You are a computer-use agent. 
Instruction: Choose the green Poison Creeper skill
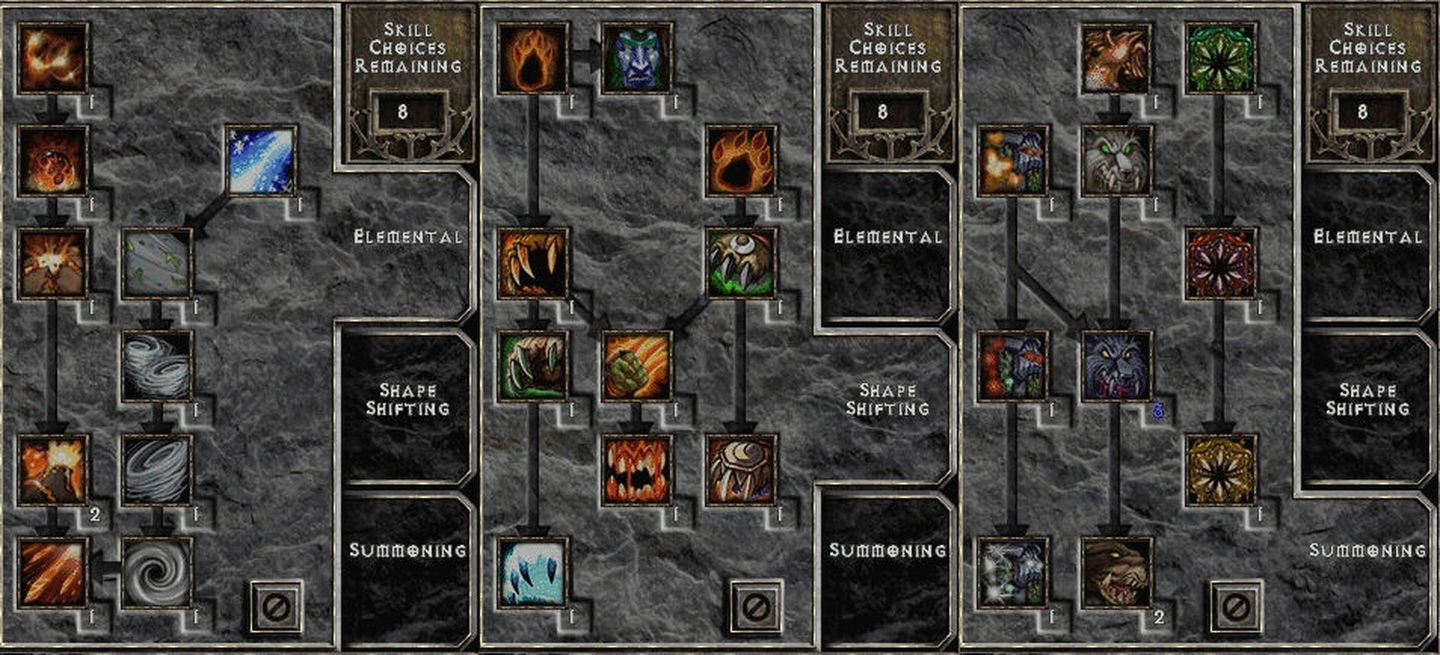tap(1220, 58)
